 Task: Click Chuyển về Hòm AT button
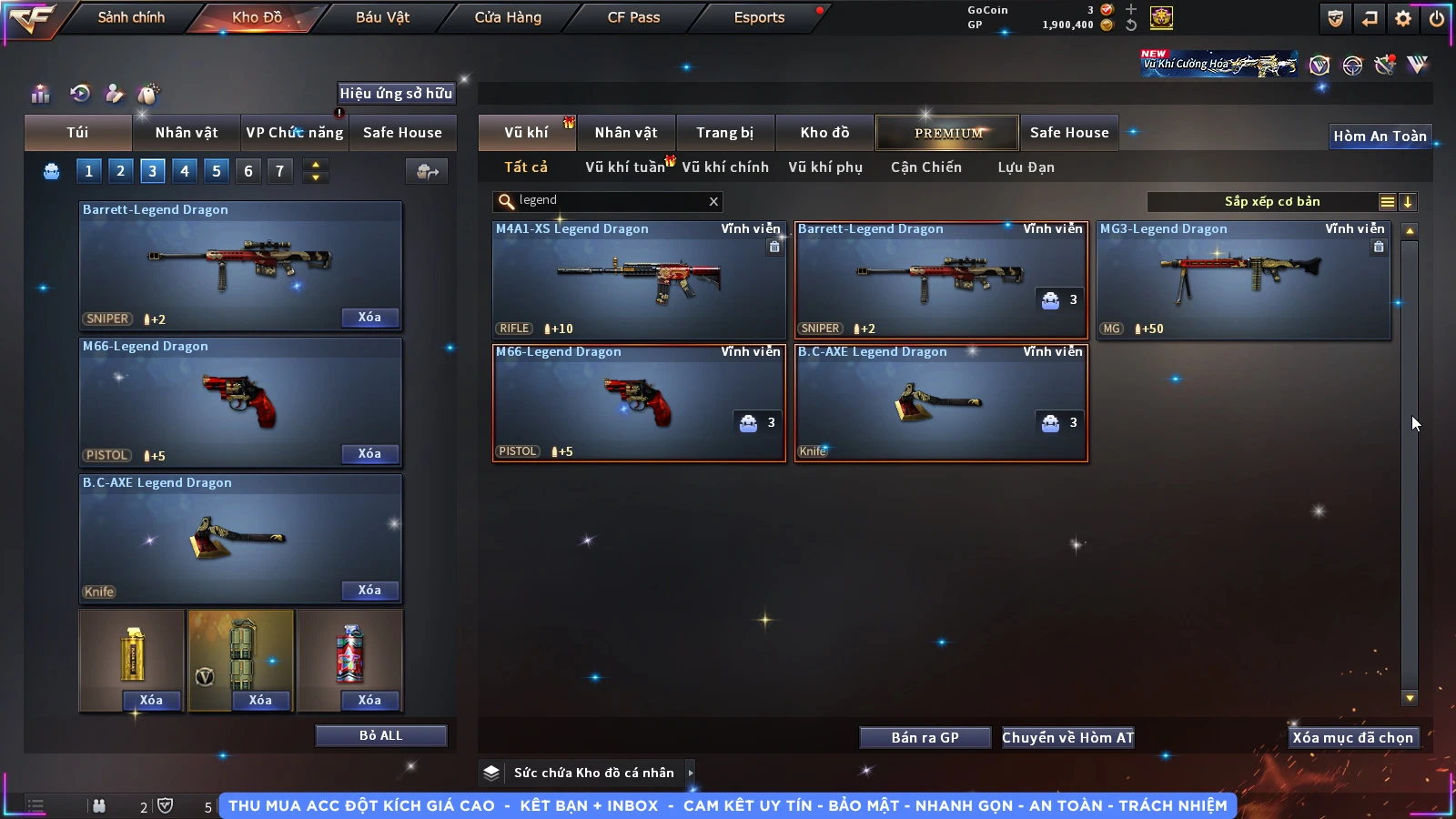(x=1067, y=738)
